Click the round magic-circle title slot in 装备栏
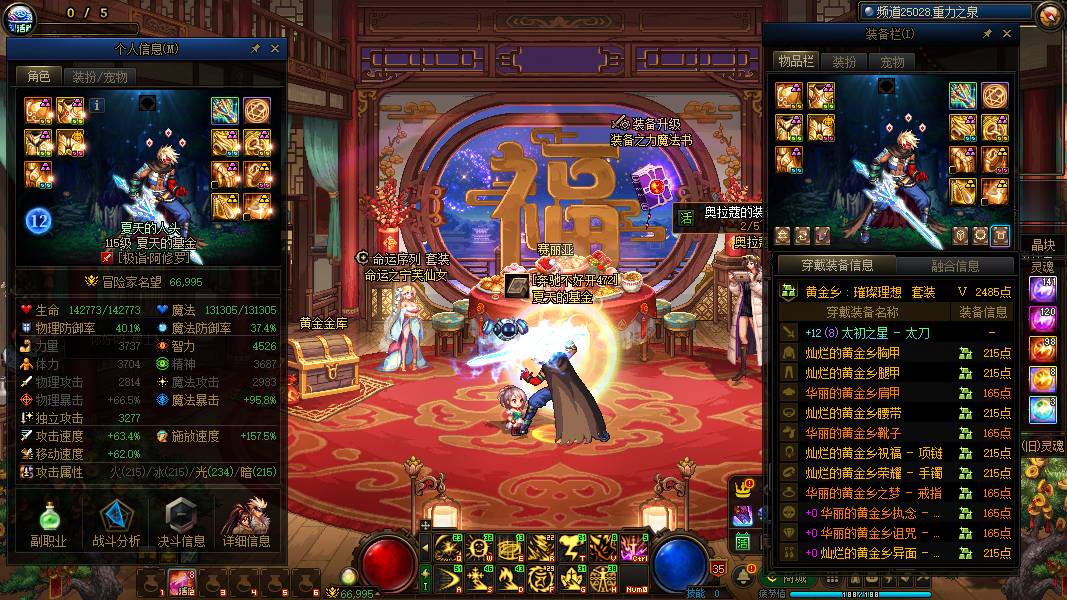This screenshot has width=1067, height=600. tap(994, 96)
